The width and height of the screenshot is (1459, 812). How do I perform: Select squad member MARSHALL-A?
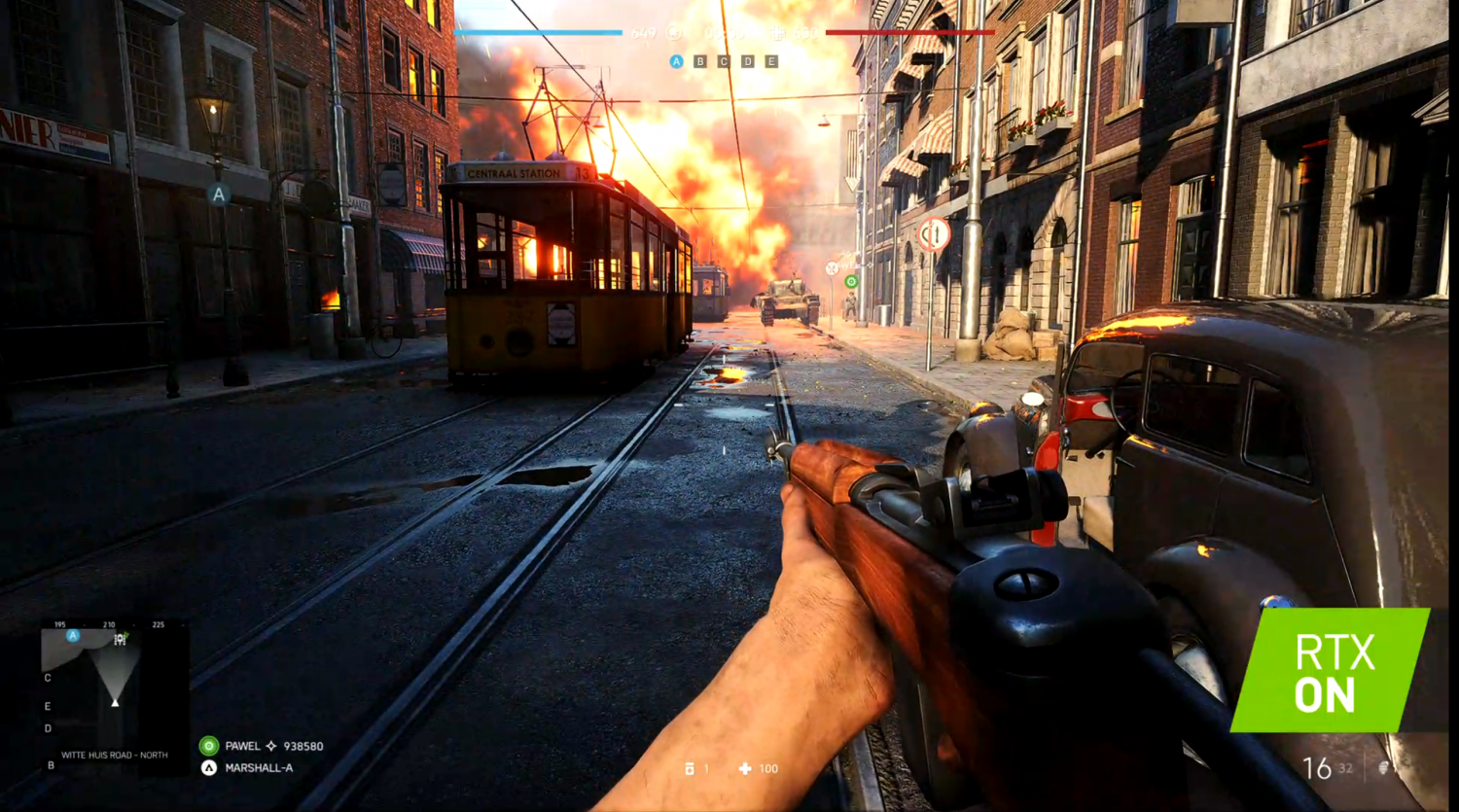coord(258,767)
